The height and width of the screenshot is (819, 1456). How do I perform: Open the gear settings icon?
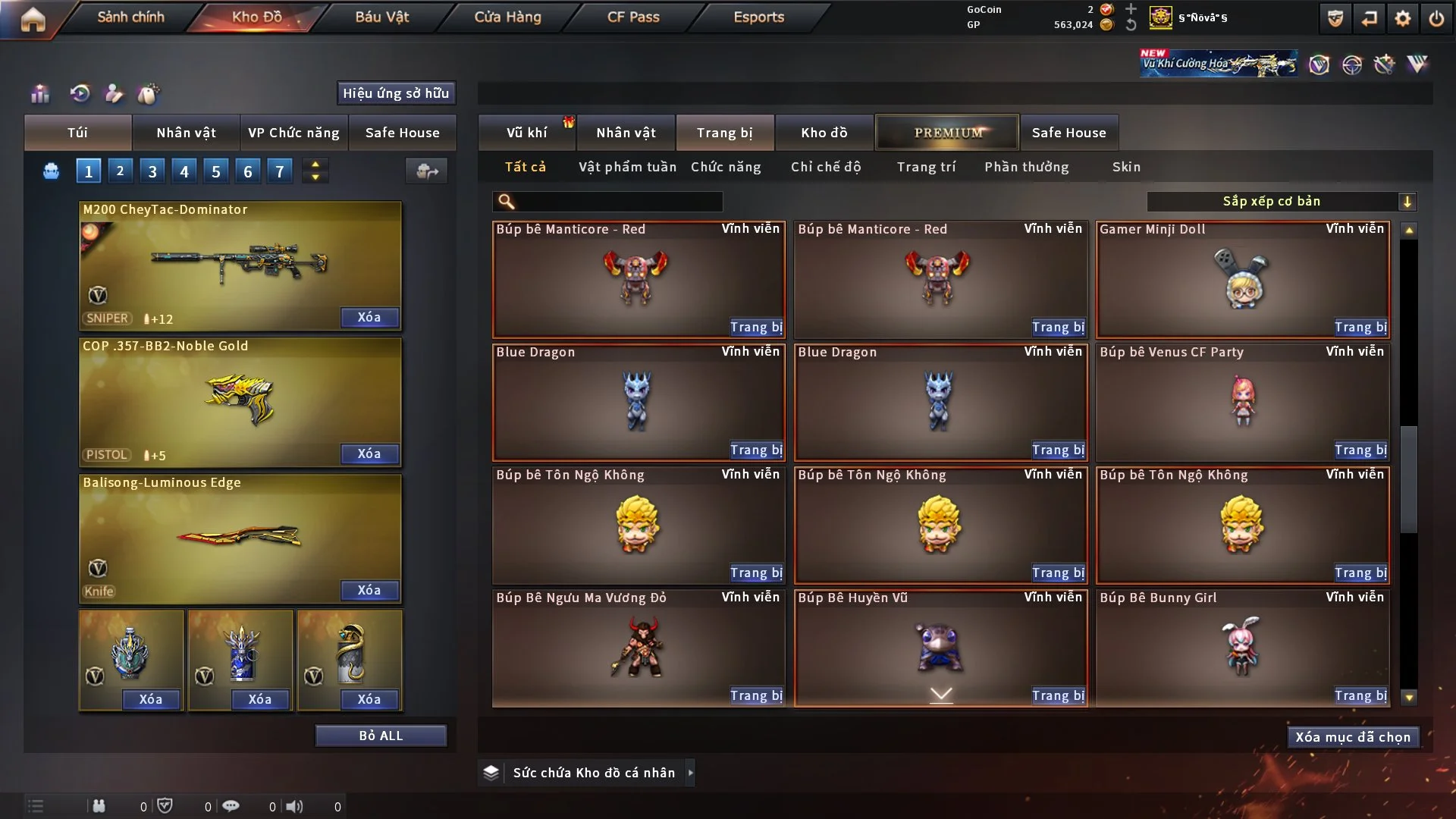point(1403,18)
